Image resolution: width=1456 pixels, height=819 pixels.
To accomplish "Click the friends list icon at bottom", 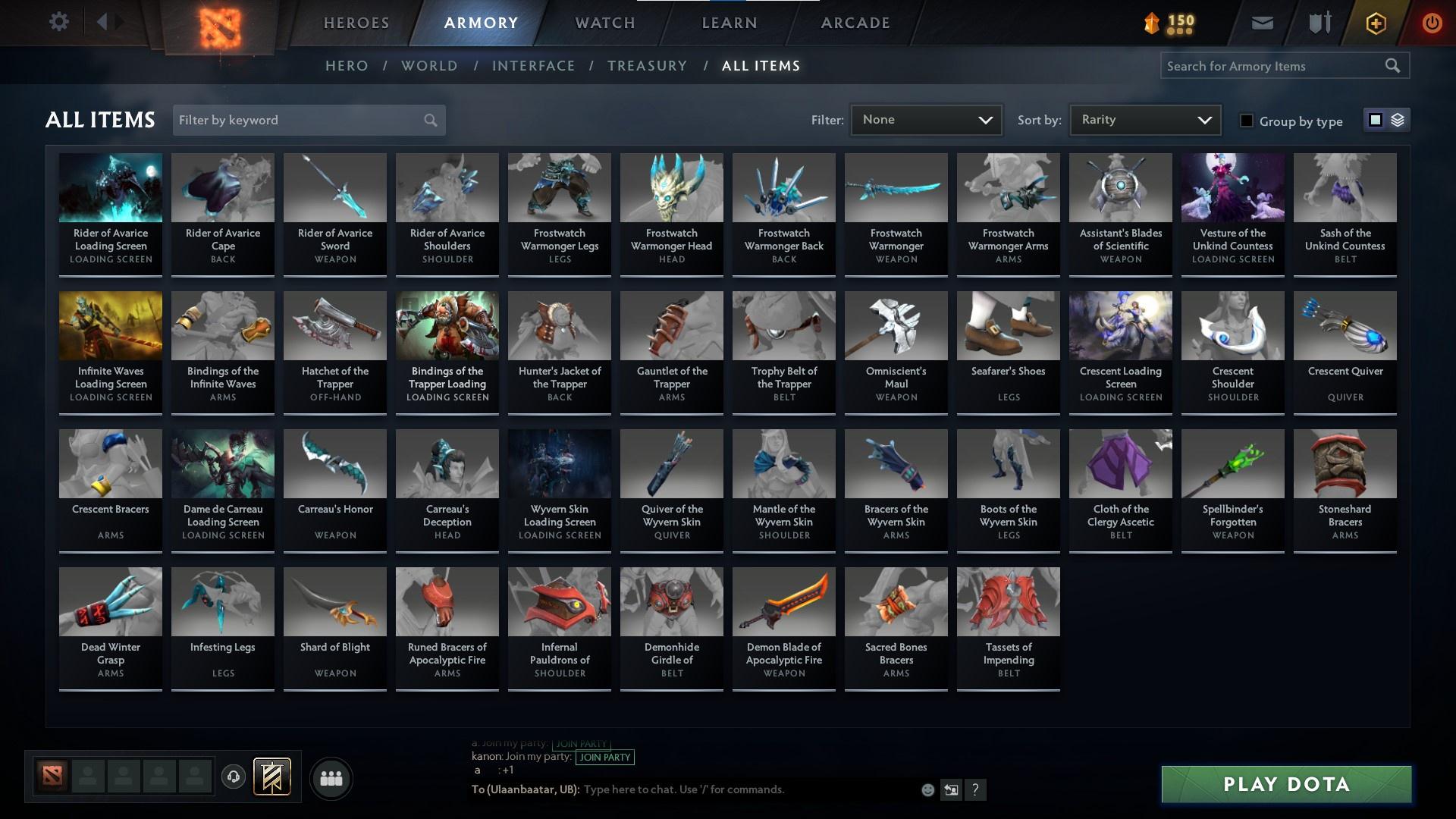I will (x=330, y=777).
